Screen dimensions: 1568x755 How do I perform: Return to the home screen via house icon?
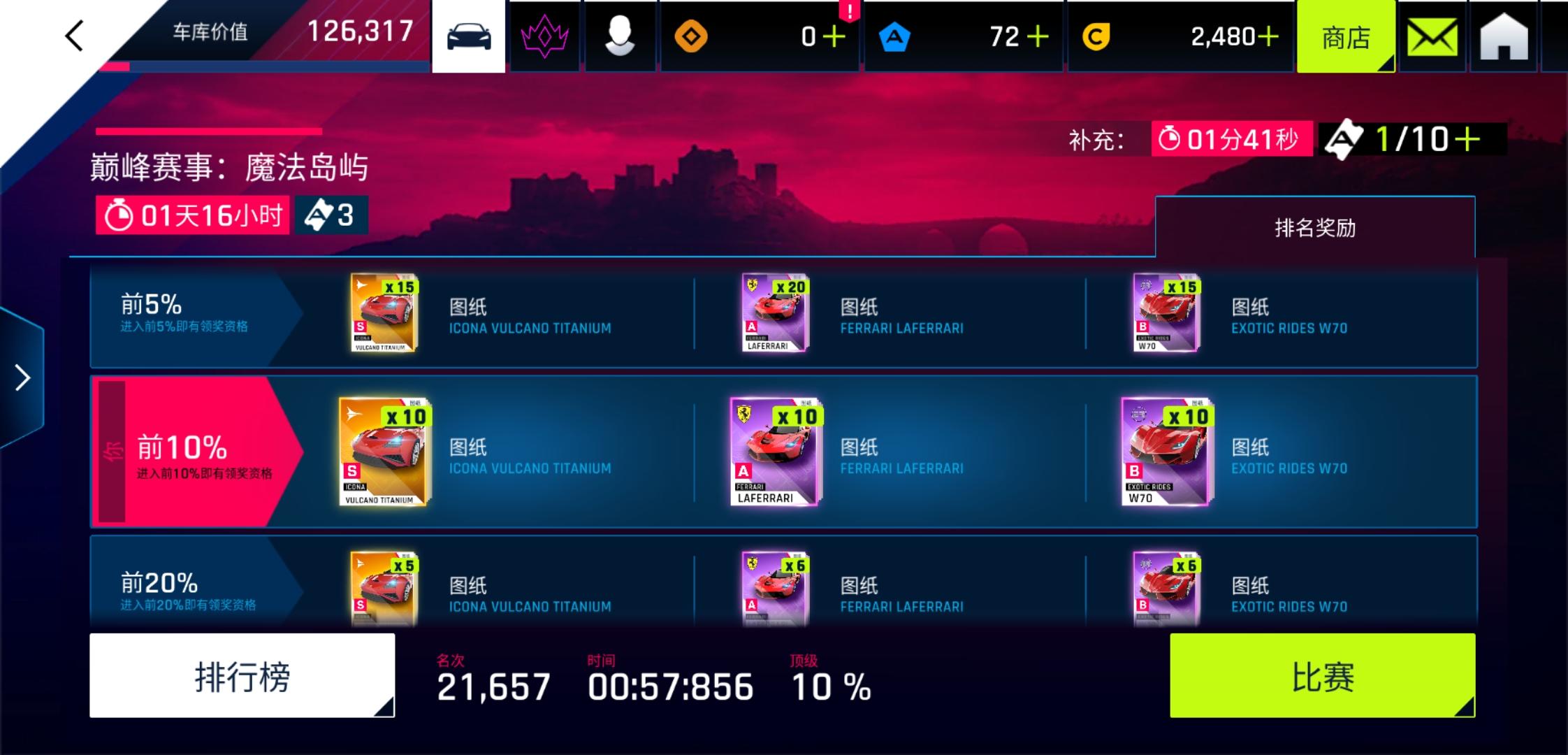[x=1502, y=35]
